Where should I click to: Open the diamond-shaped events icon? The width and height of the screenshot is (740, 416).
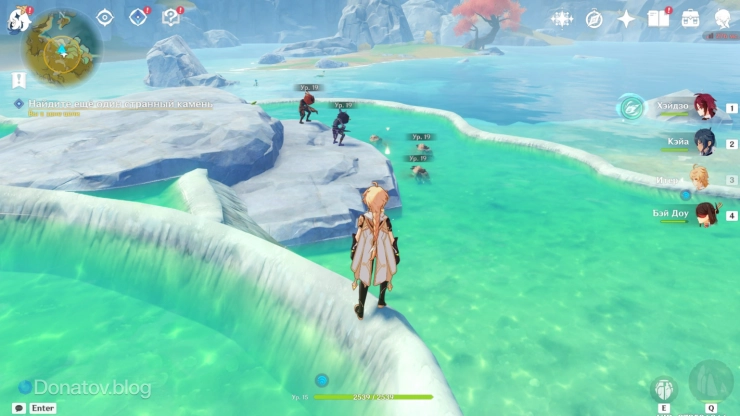(138, 17)
